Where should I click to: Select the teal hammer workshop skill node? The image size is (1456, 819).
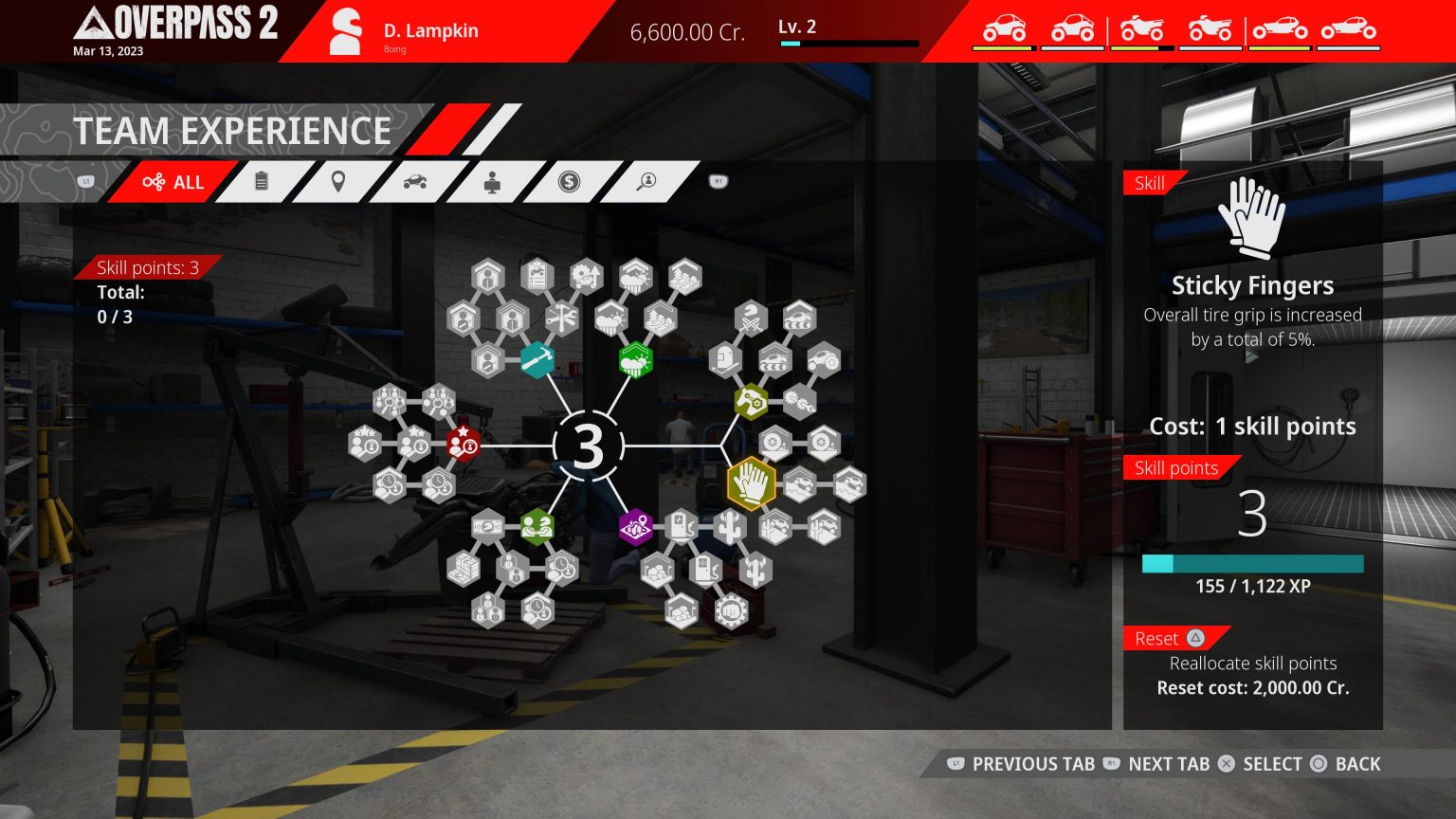[538, 360]
